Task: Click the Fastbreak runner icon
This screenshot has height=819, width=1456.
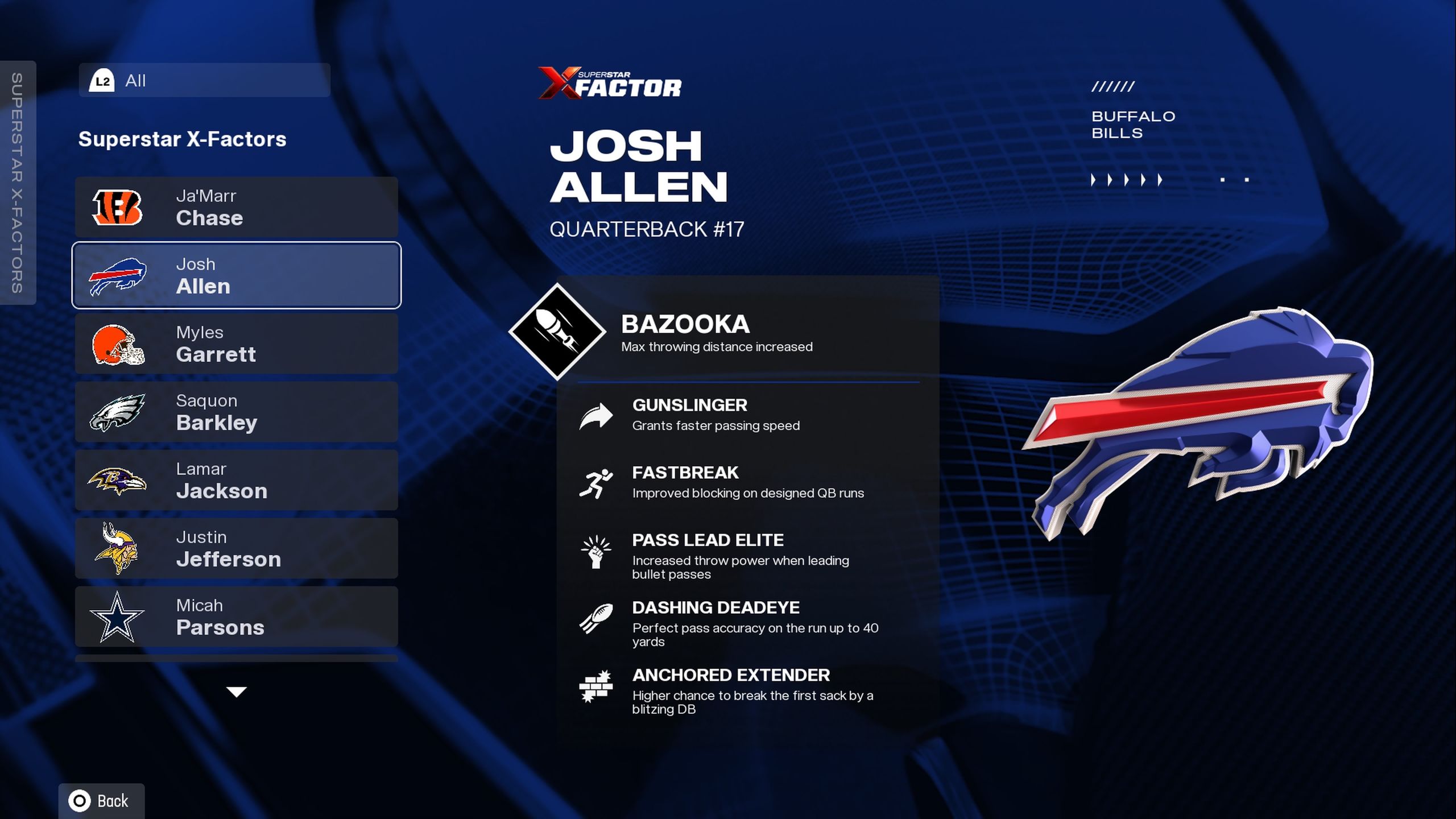Action: 597,482
